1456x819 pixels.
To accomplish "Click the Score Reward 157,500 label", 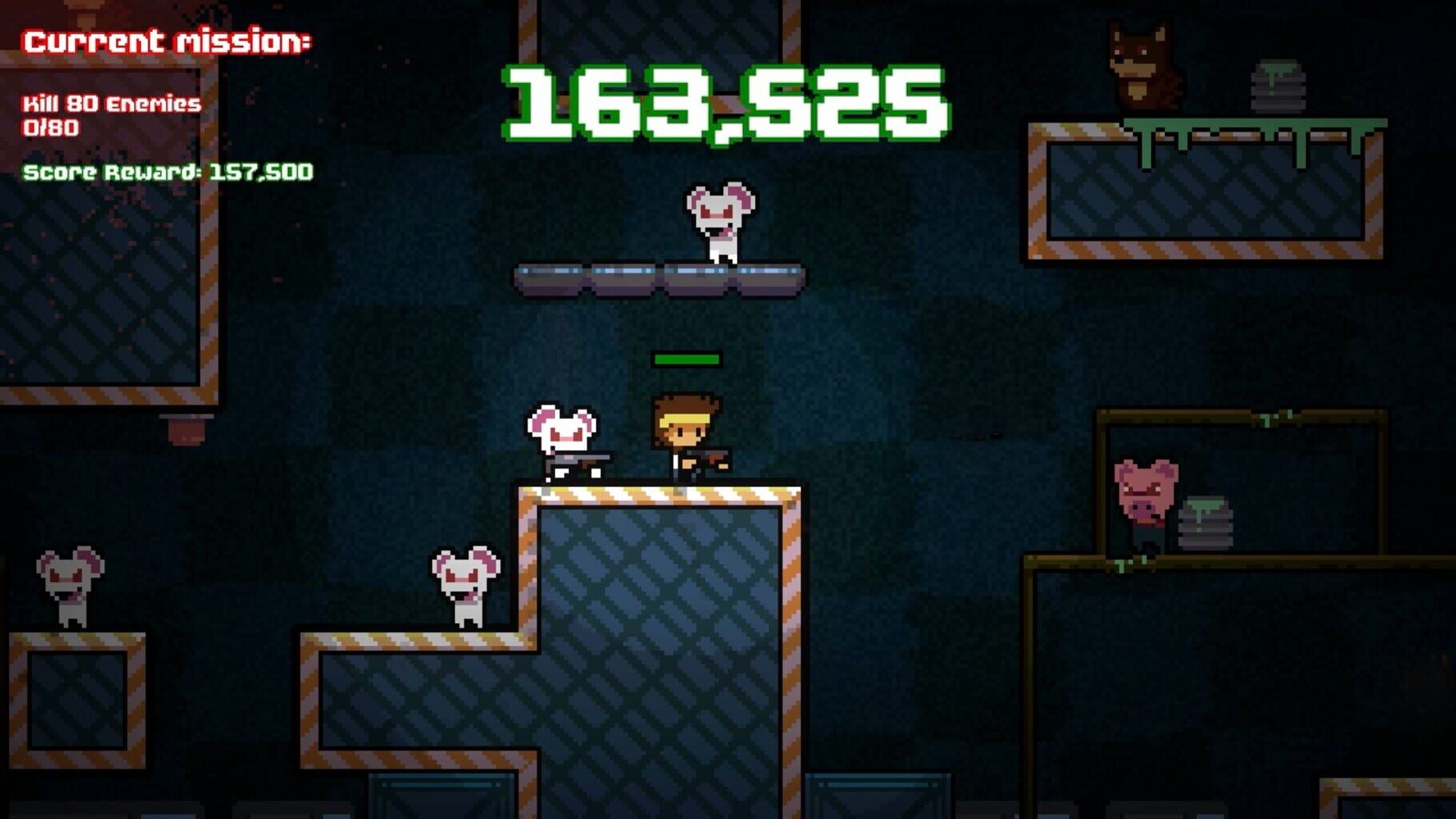I will tap(168, 170).
